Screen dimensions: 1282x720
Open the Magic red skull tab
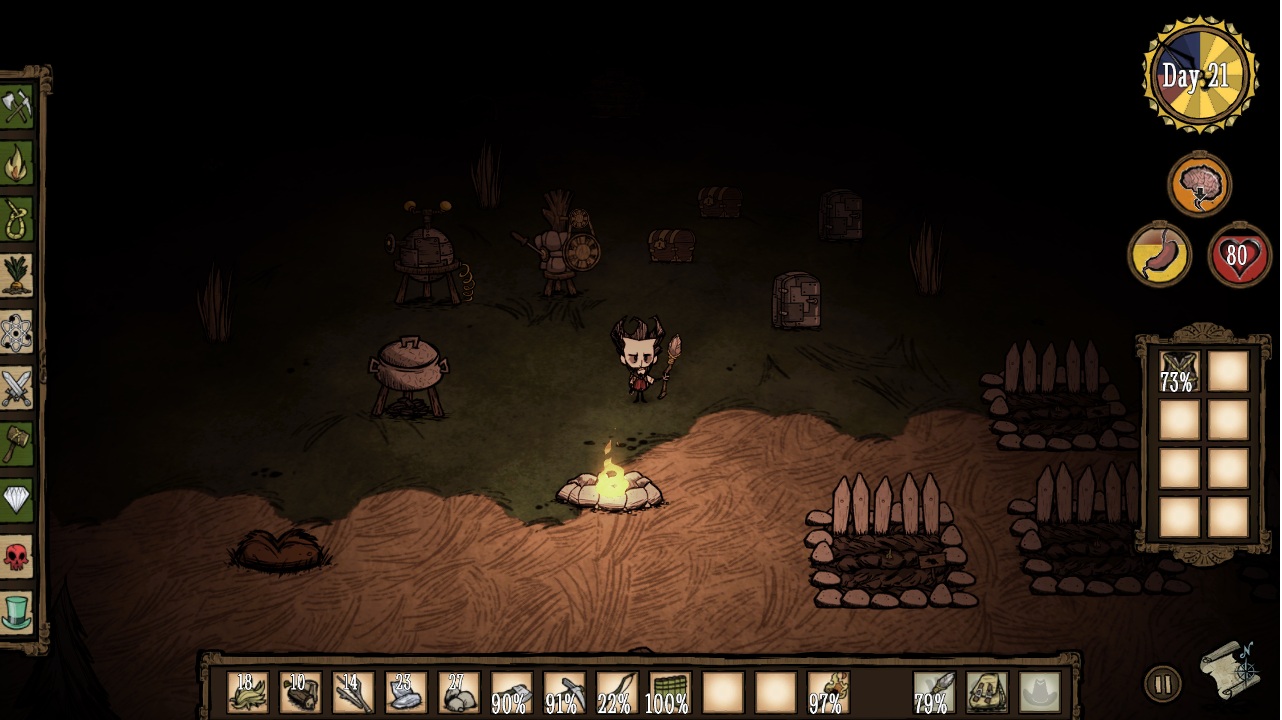coord(16,555)
